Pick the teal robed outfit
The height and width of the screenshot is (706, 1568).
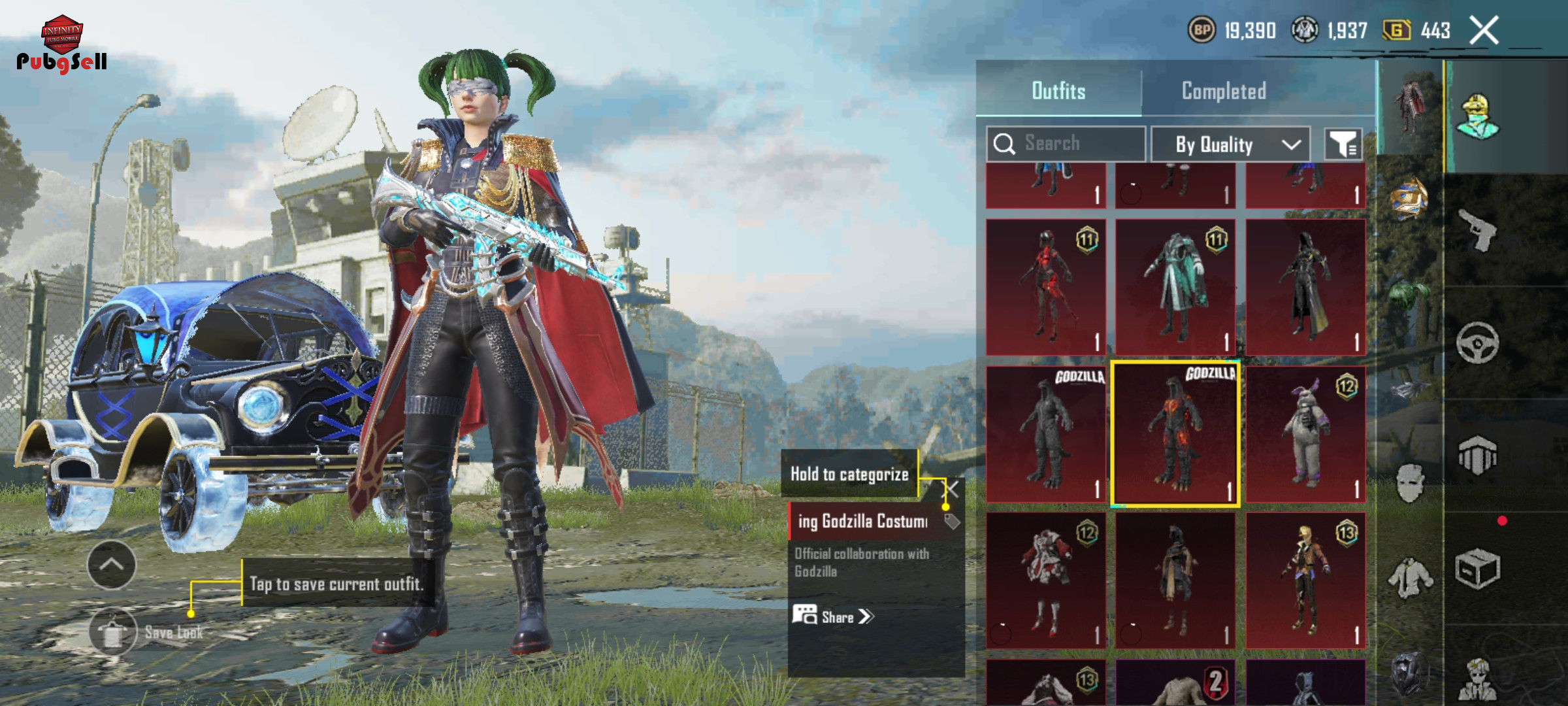[x=1175, y=286]
